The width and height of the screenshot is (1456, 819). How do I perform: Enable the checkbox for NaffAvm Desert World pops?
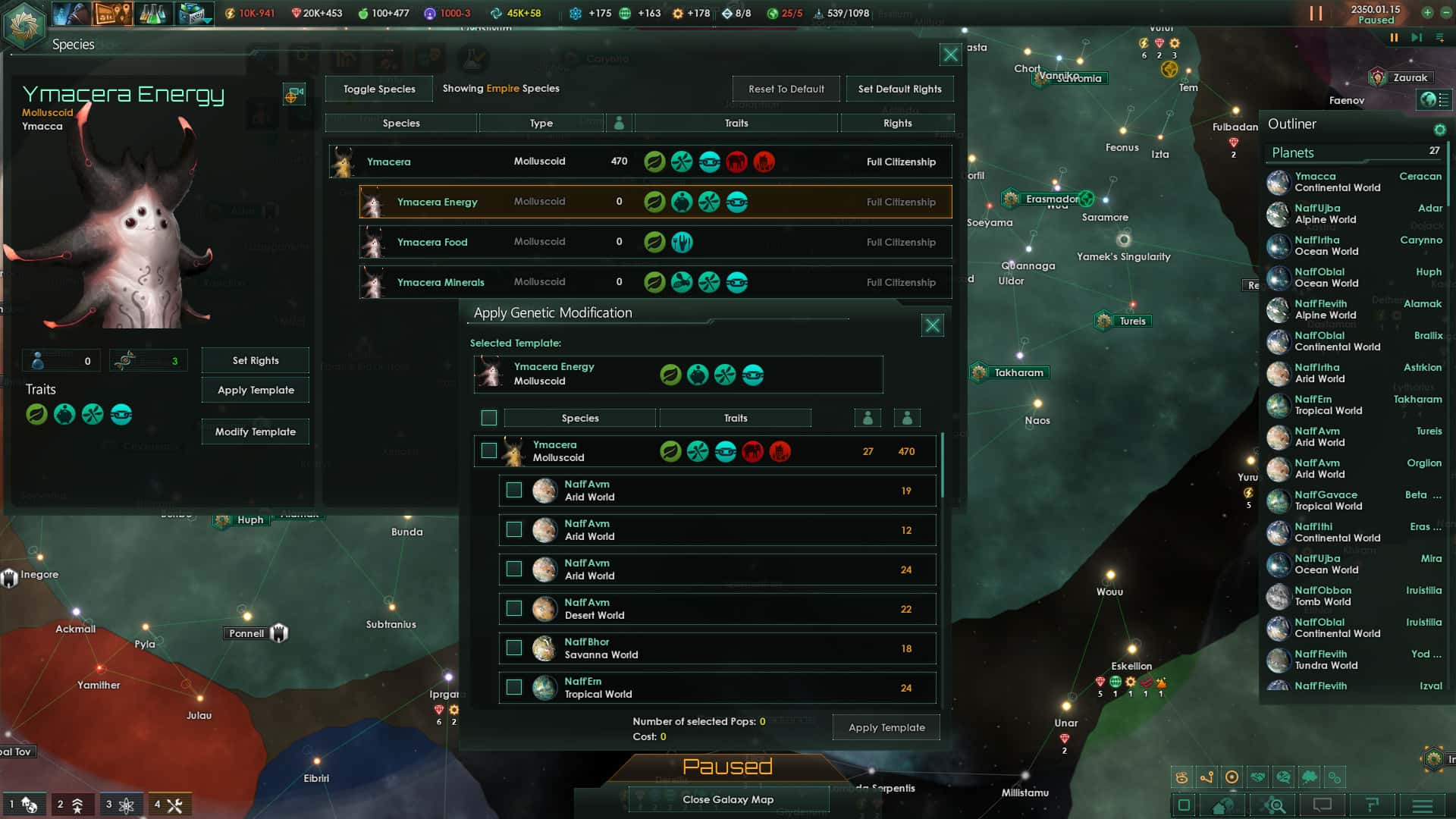514,608
